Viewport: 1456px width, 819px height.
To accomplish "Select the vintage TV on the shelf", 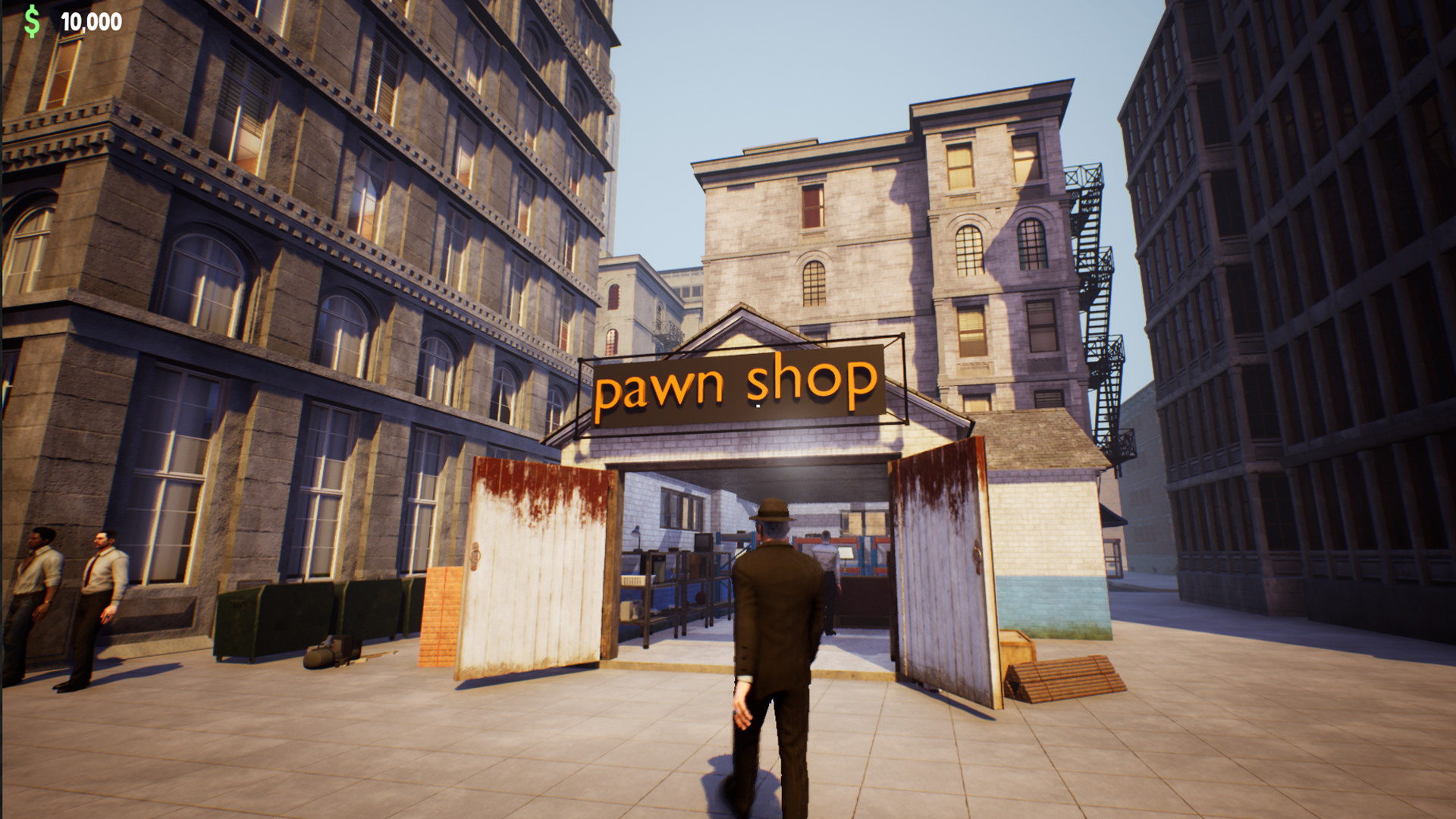I will point(704,541).
